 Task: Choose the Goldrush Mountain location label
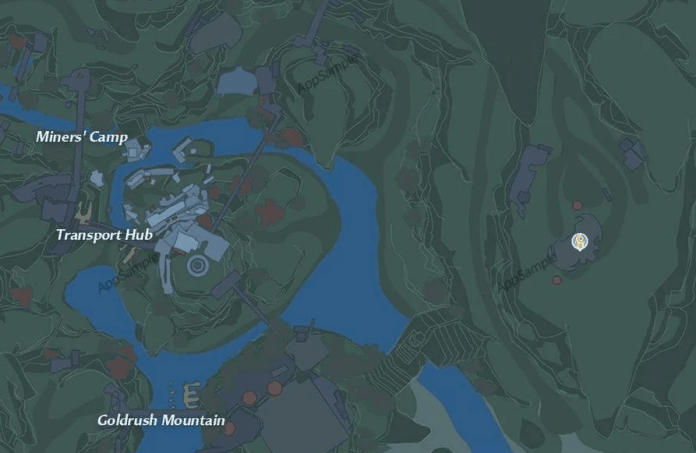tap(160, 420)
